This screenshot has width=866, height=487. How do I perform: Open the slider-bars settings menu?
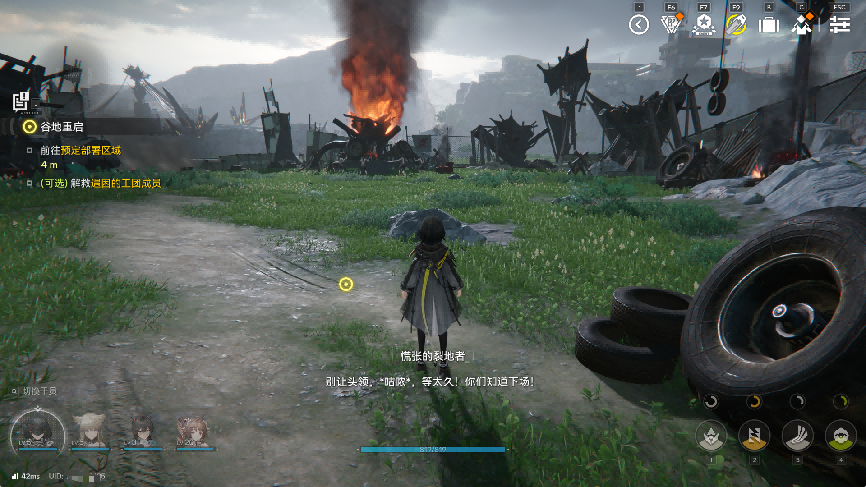(838, 24)
